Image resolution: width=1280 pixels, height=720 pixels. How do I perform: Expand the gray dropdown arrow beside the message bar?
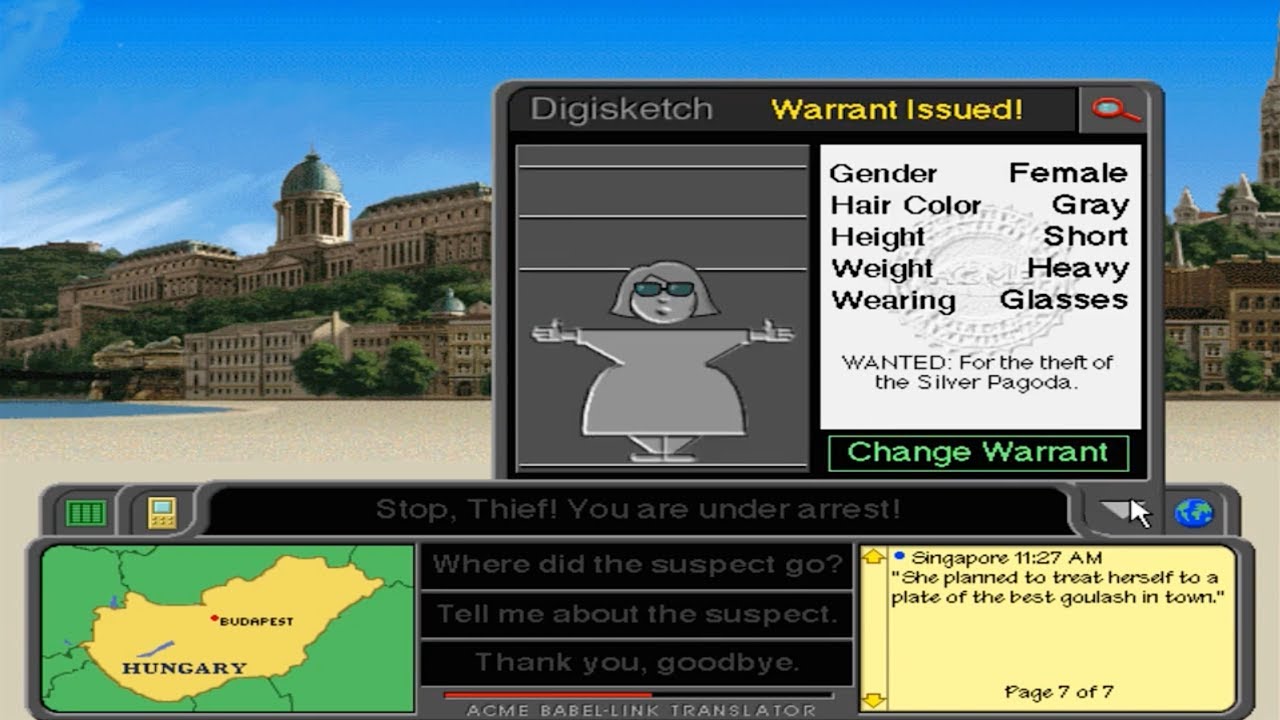pyautogui.click(x=1113, y=510)
